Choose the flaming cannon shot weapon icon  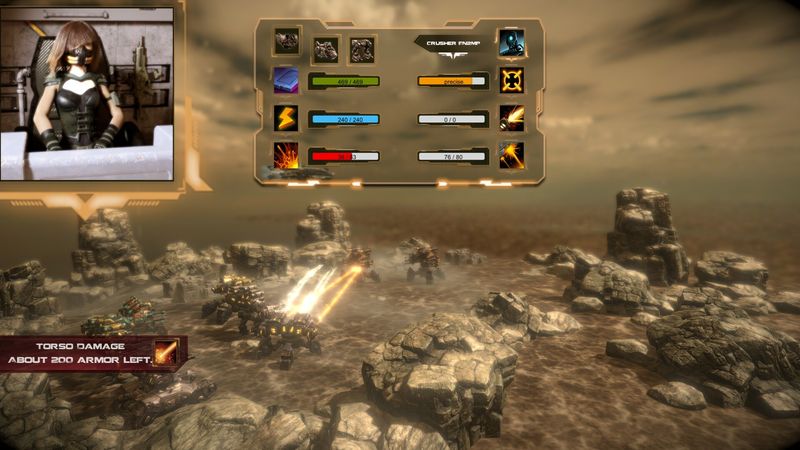click(512, 118)
